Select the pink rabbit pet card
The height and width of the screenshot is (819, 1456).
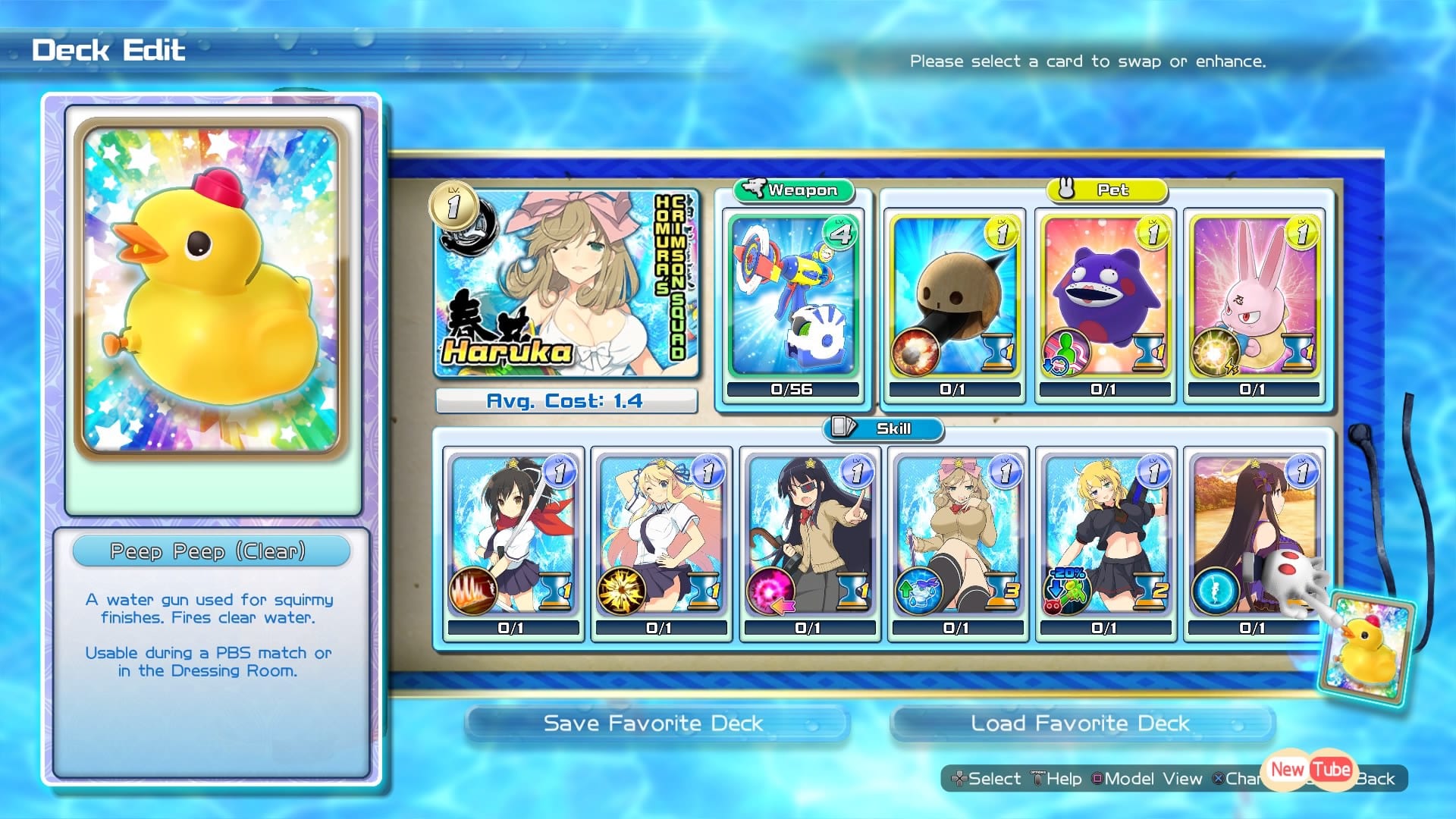[x=1254, y=297]
